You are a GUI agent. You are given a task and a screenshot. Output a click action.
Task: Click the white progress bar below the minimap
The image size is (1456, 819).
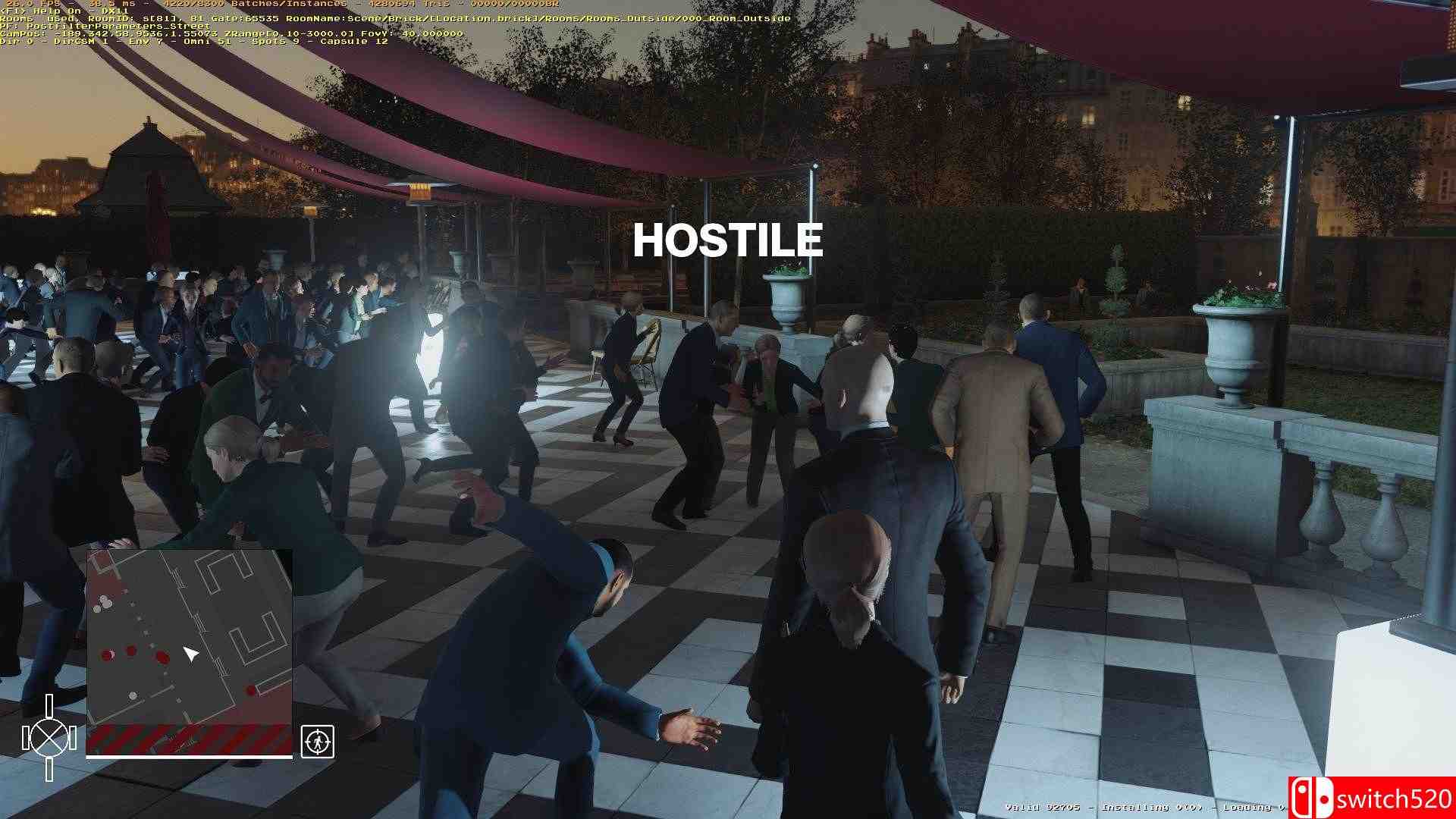point(188,757)
